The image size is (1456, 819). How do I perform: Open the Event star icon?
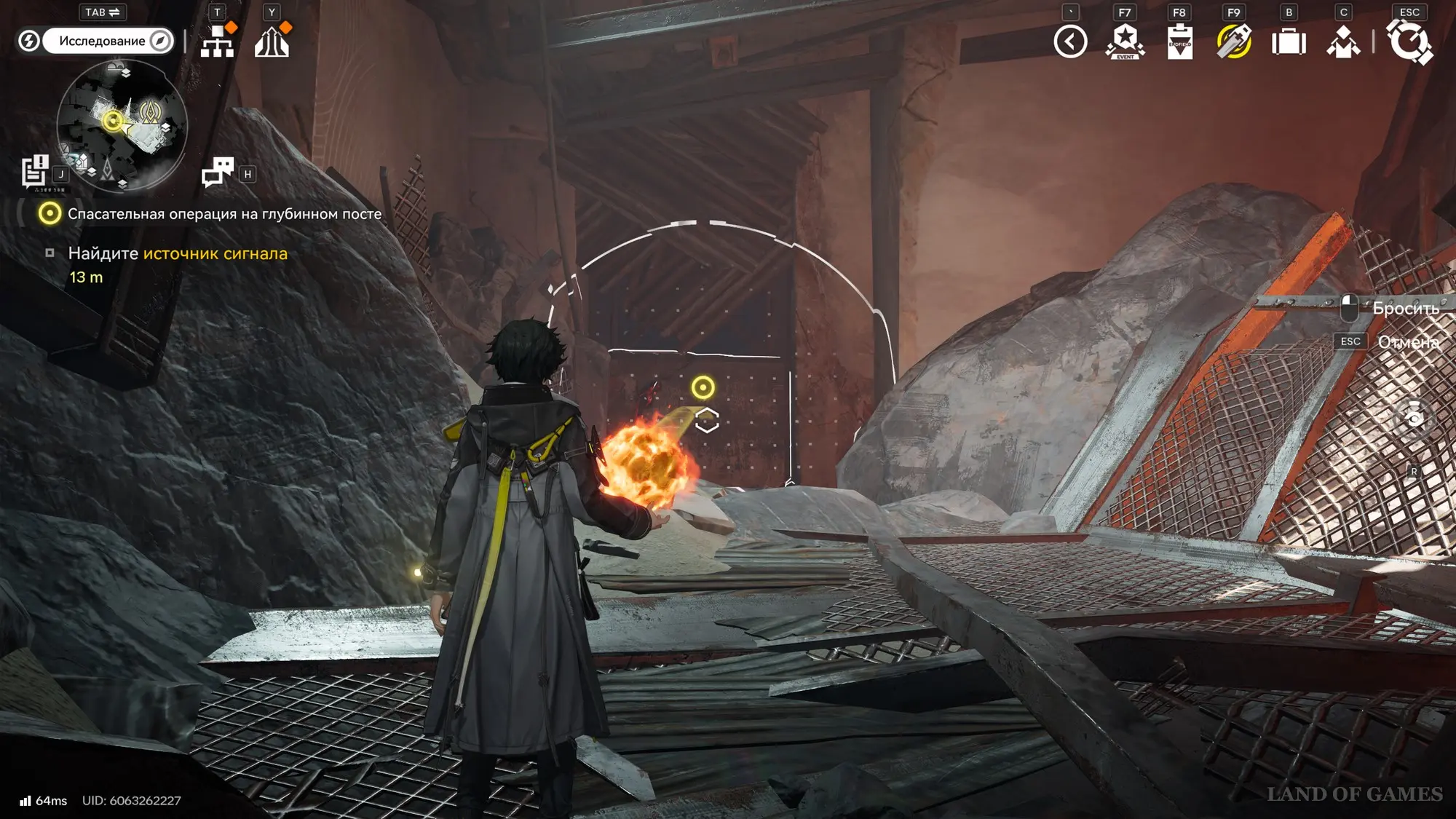1125,41
